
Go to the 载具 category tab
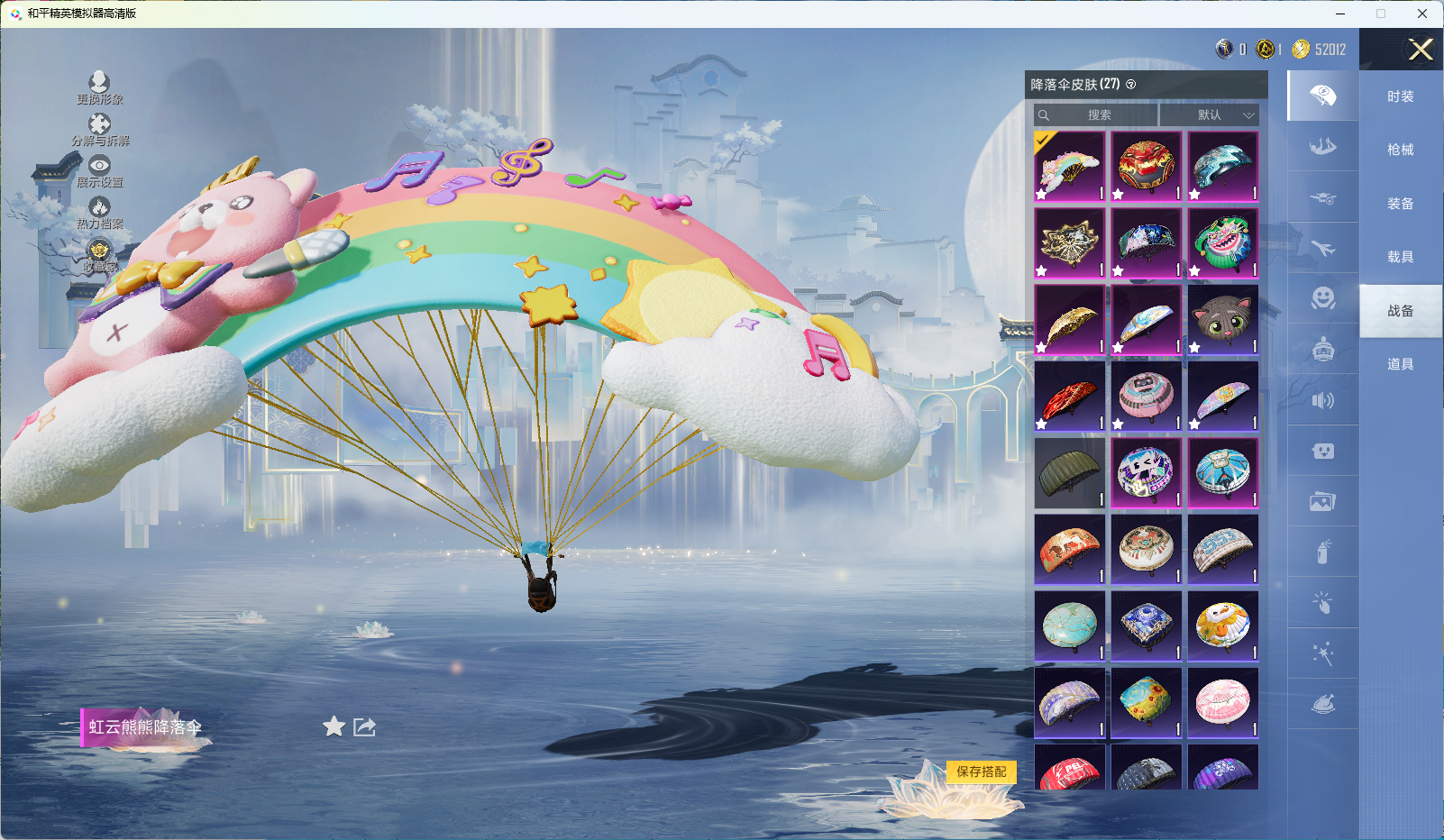tap(1400, 257)
